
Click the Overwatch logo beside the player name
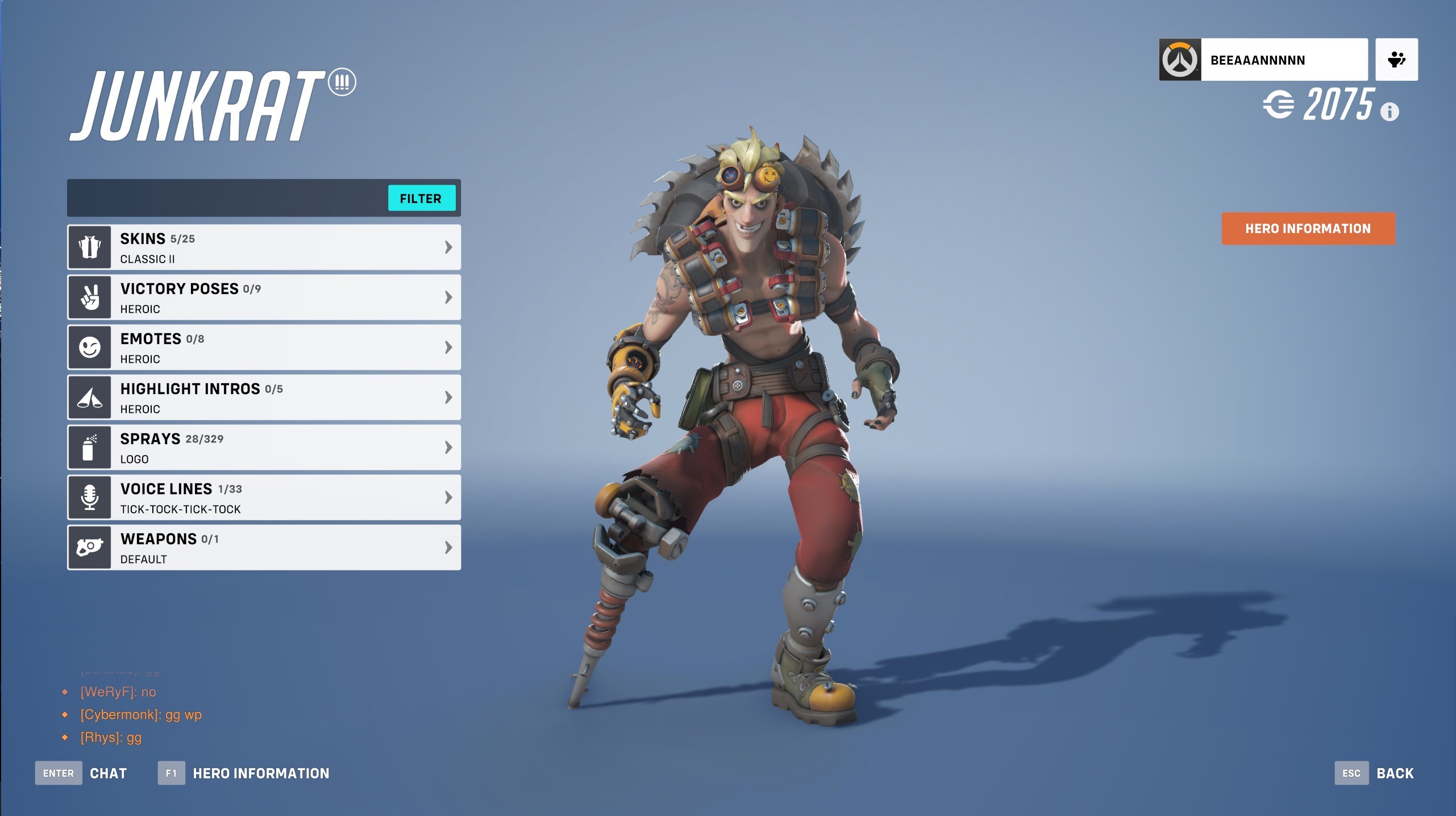coord(1180,59)
